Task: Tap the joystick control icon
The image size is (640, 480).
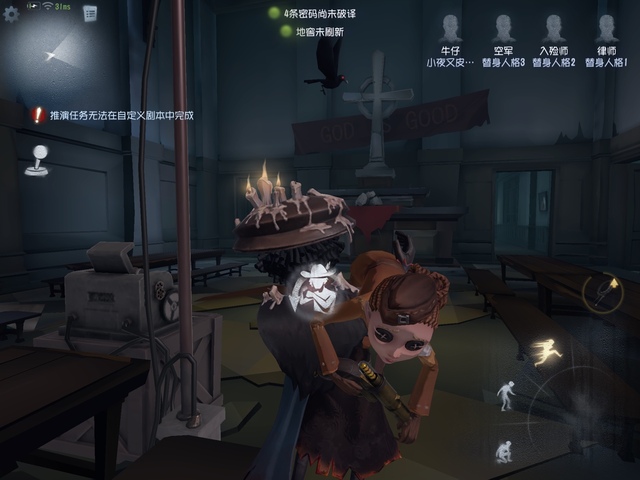Action: click(x=36, y=160)
